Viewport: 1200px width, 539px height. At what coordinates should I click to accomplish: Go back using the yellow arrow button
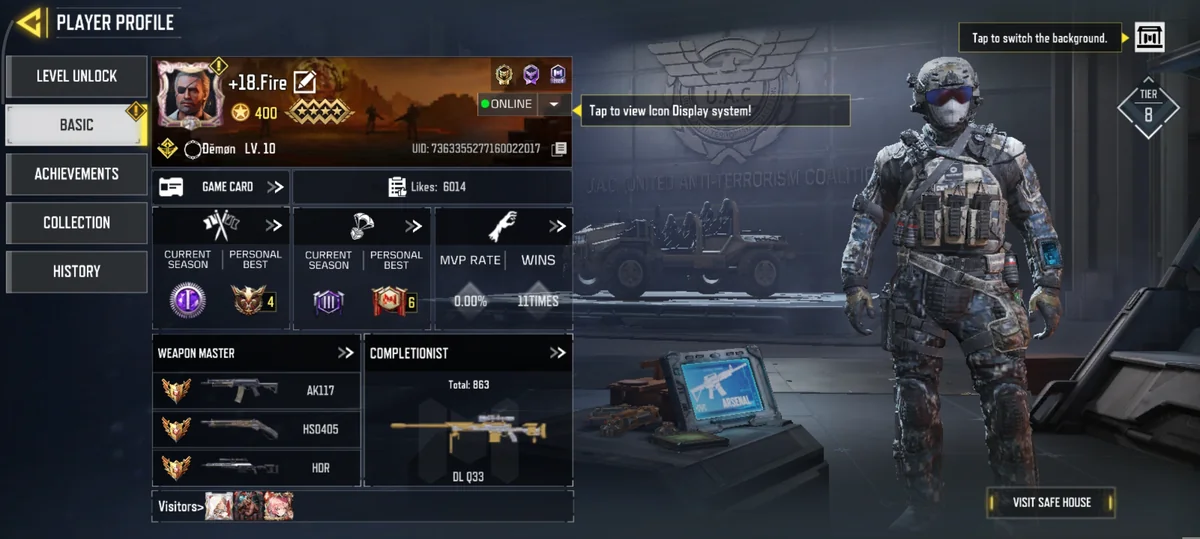coord(29,22)
